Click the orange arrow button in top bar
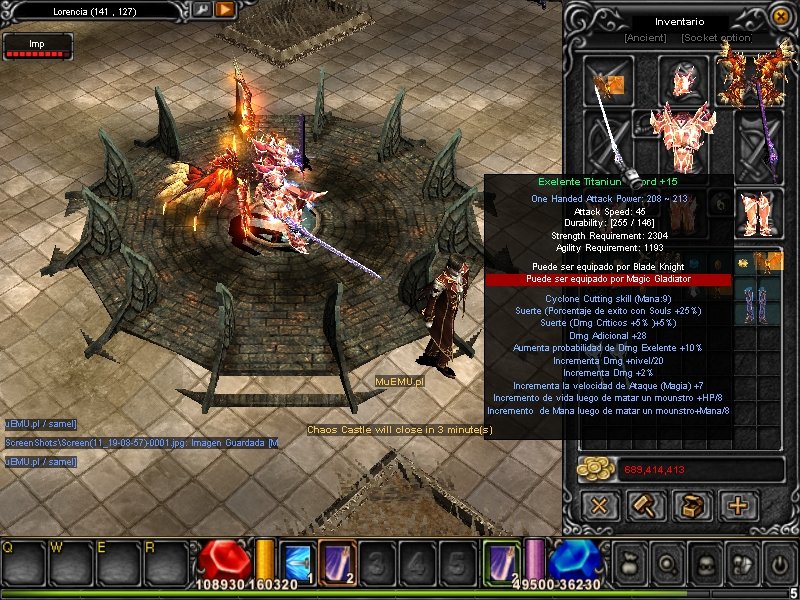Screen dimensions: 800x600 225,9
